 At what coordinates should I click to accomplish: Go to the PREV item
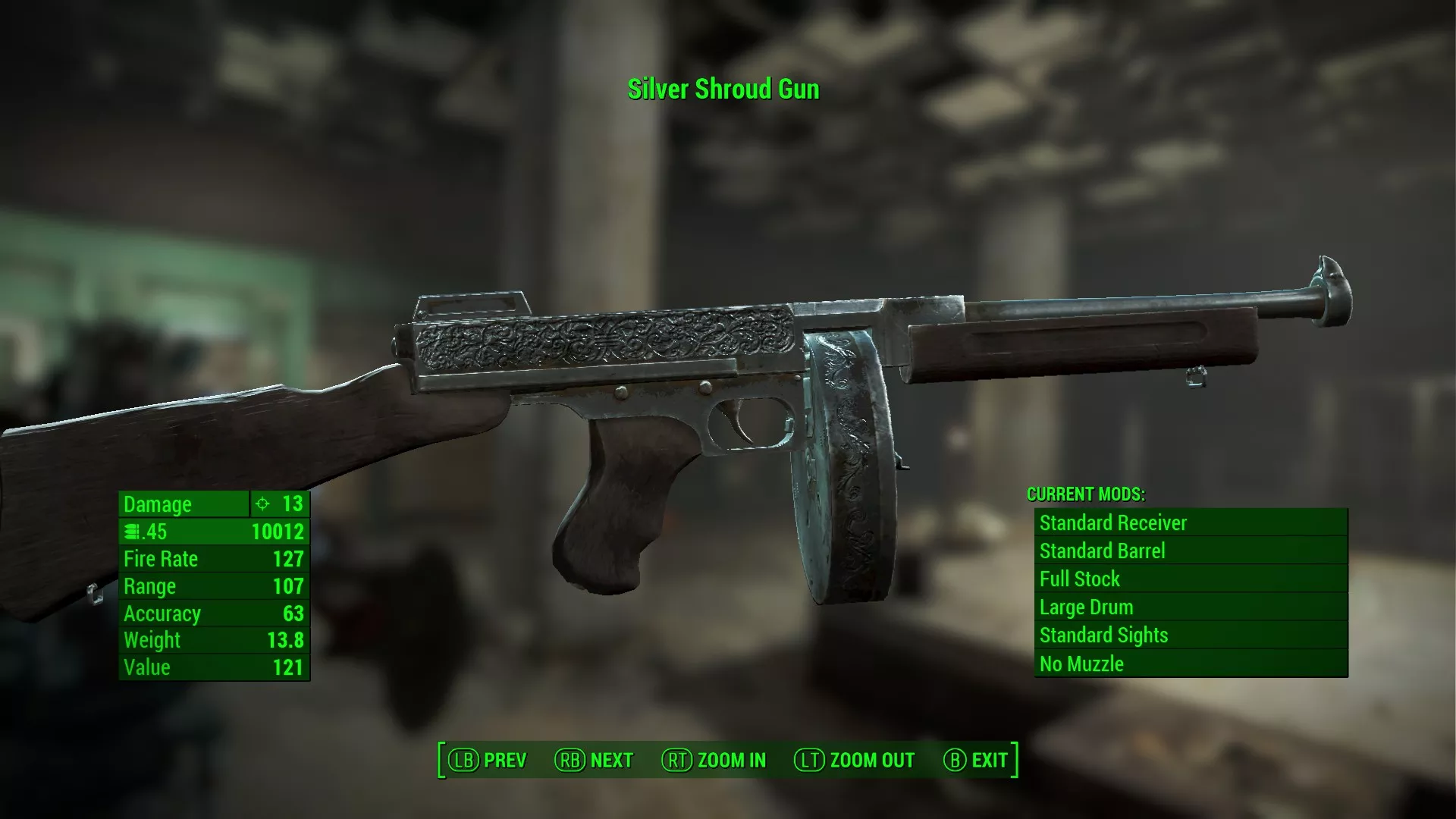[488, 760]
